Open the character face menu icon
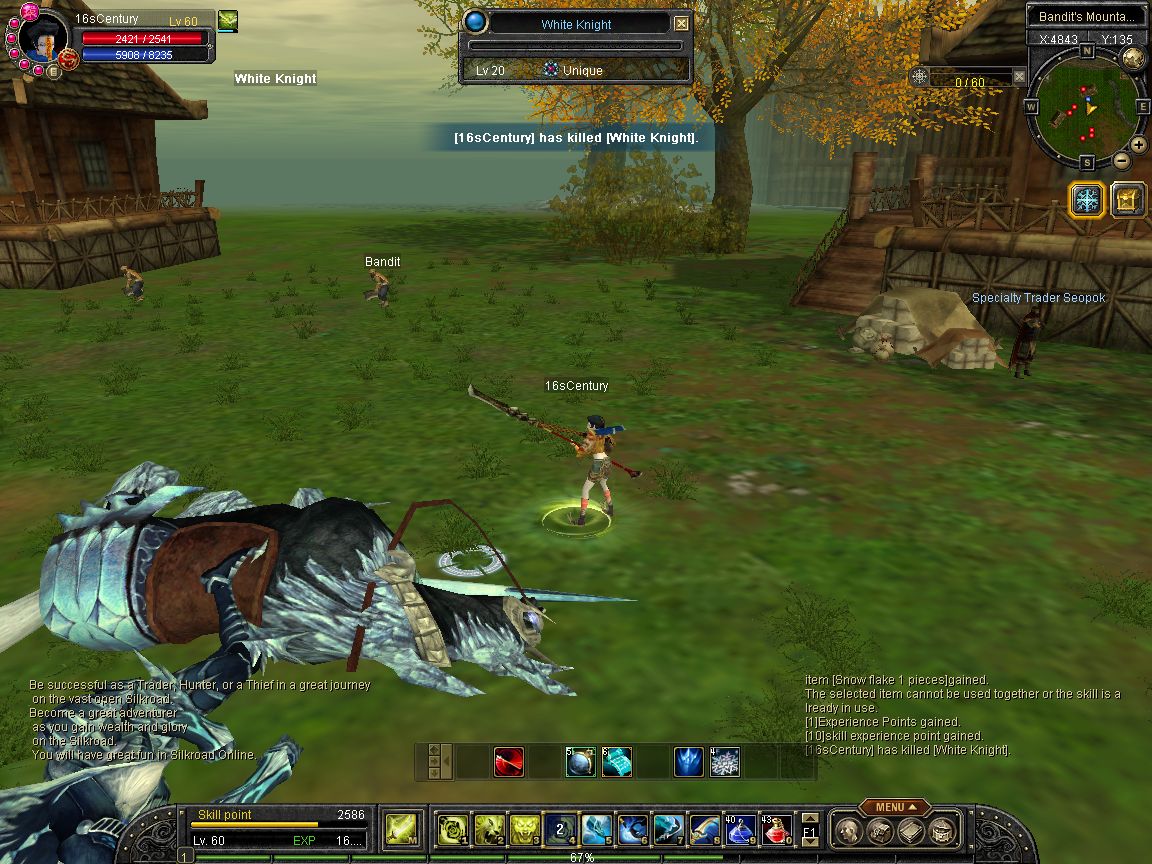Screen dimensions: 1152x864 coord(848,830)
